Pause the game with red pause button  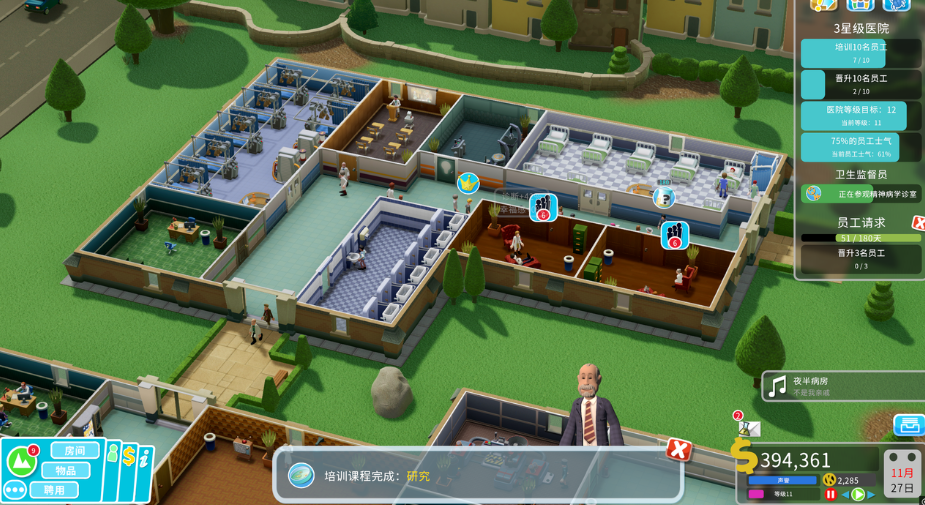[830, 494]
